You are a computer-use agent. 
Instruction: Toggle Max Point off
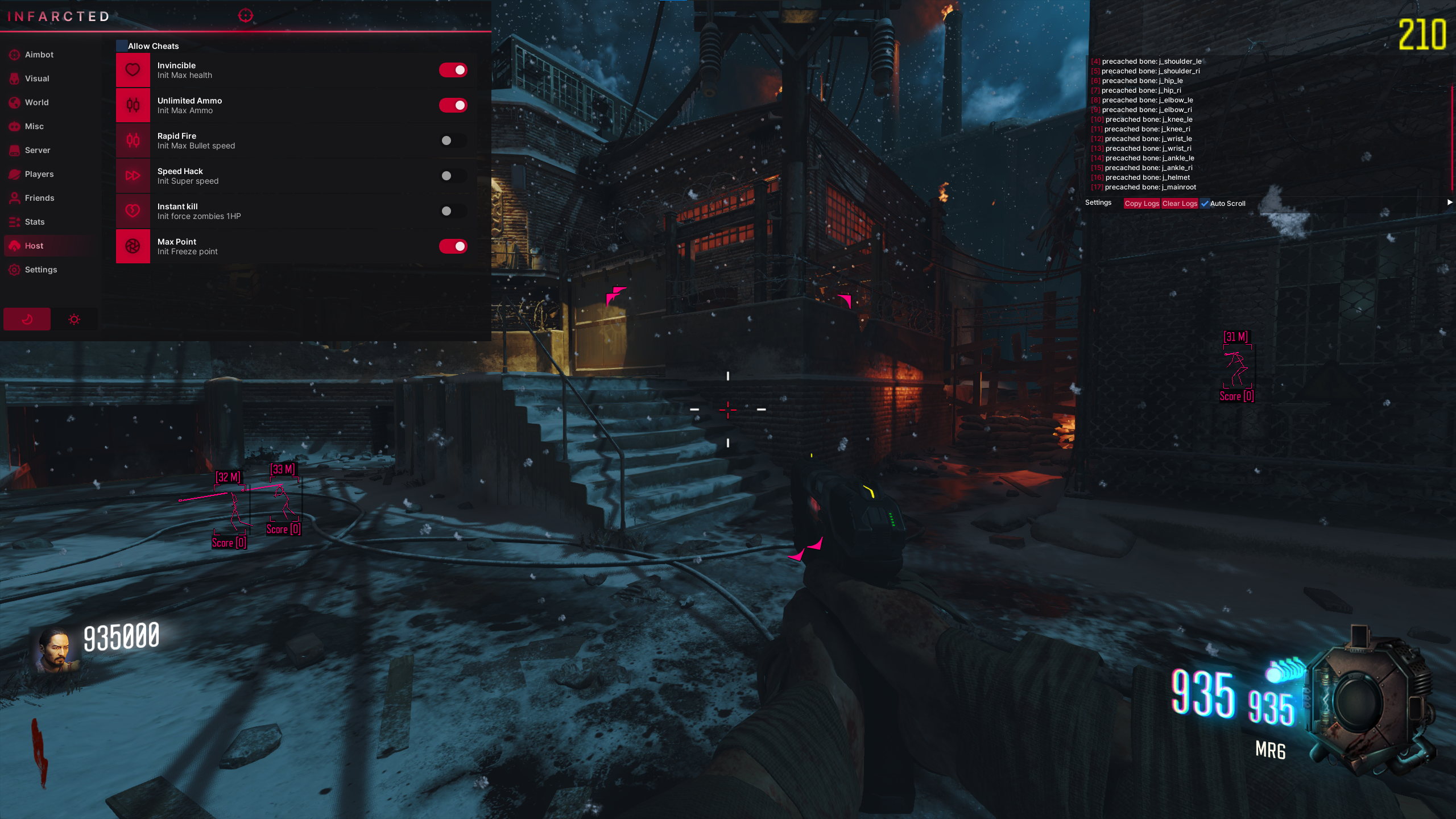point(453,246)
